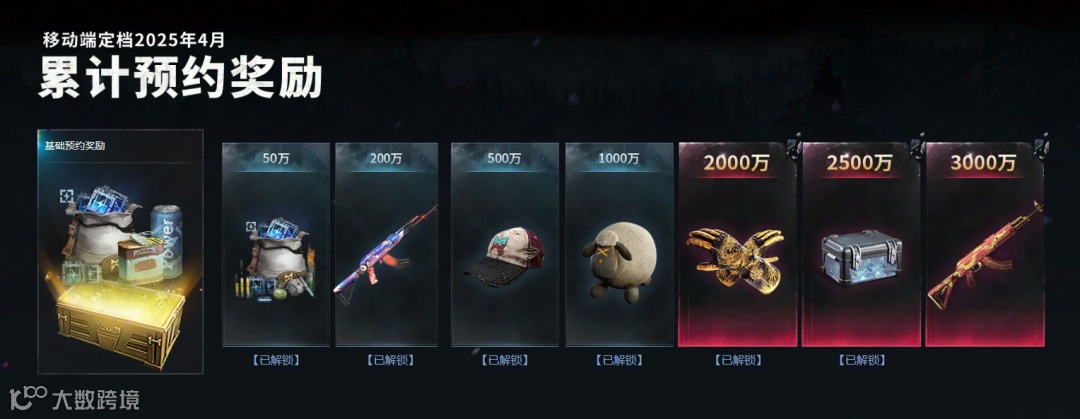Image resolution: width=1080 pixels, height=419 pixels.
Task: Select the 2500万 metal case reward
Action: pyautogui.click(x=861, y=258)
